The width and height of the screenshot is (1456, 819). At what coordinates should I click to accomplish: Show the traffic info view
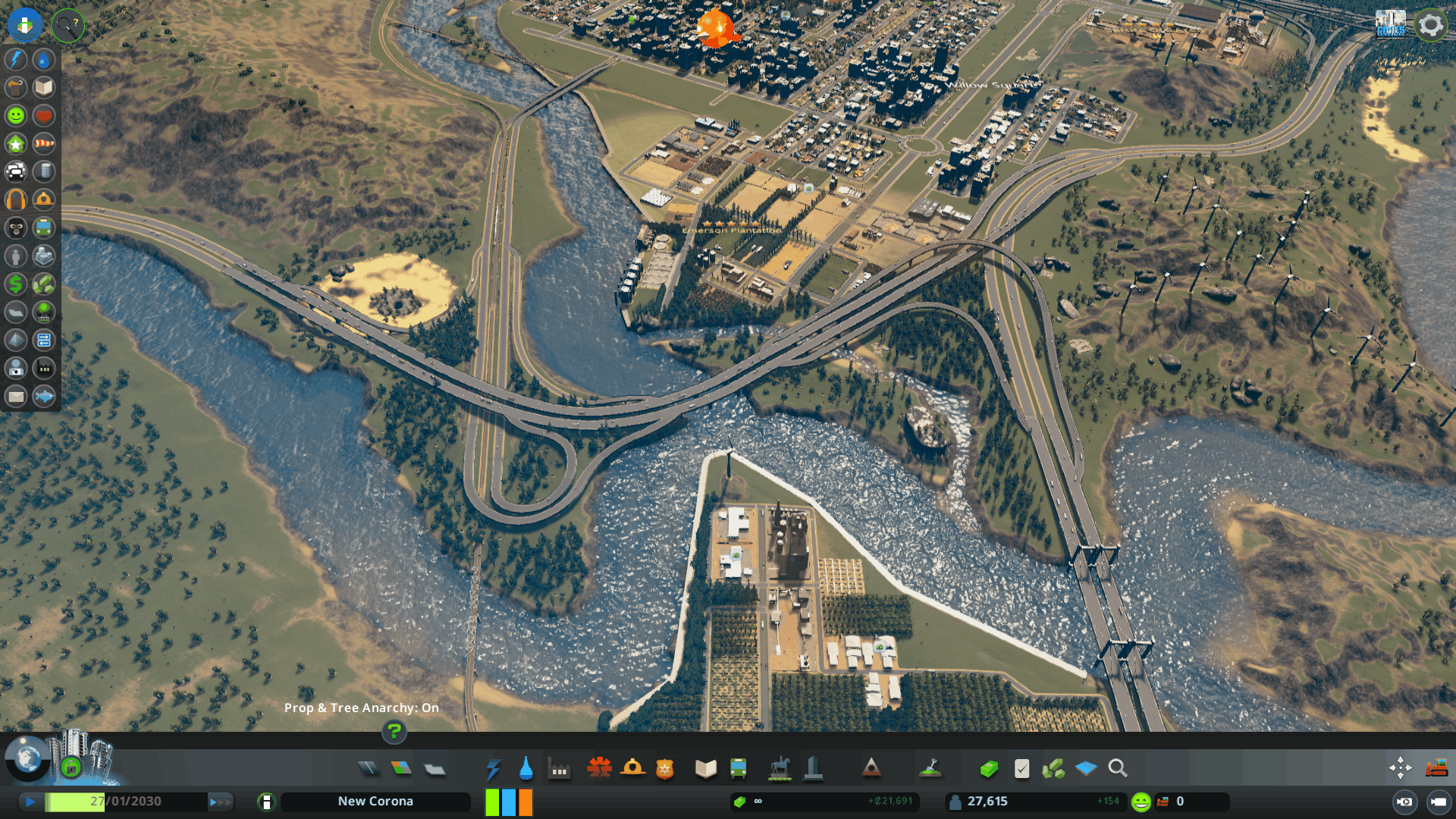(16, 171)
